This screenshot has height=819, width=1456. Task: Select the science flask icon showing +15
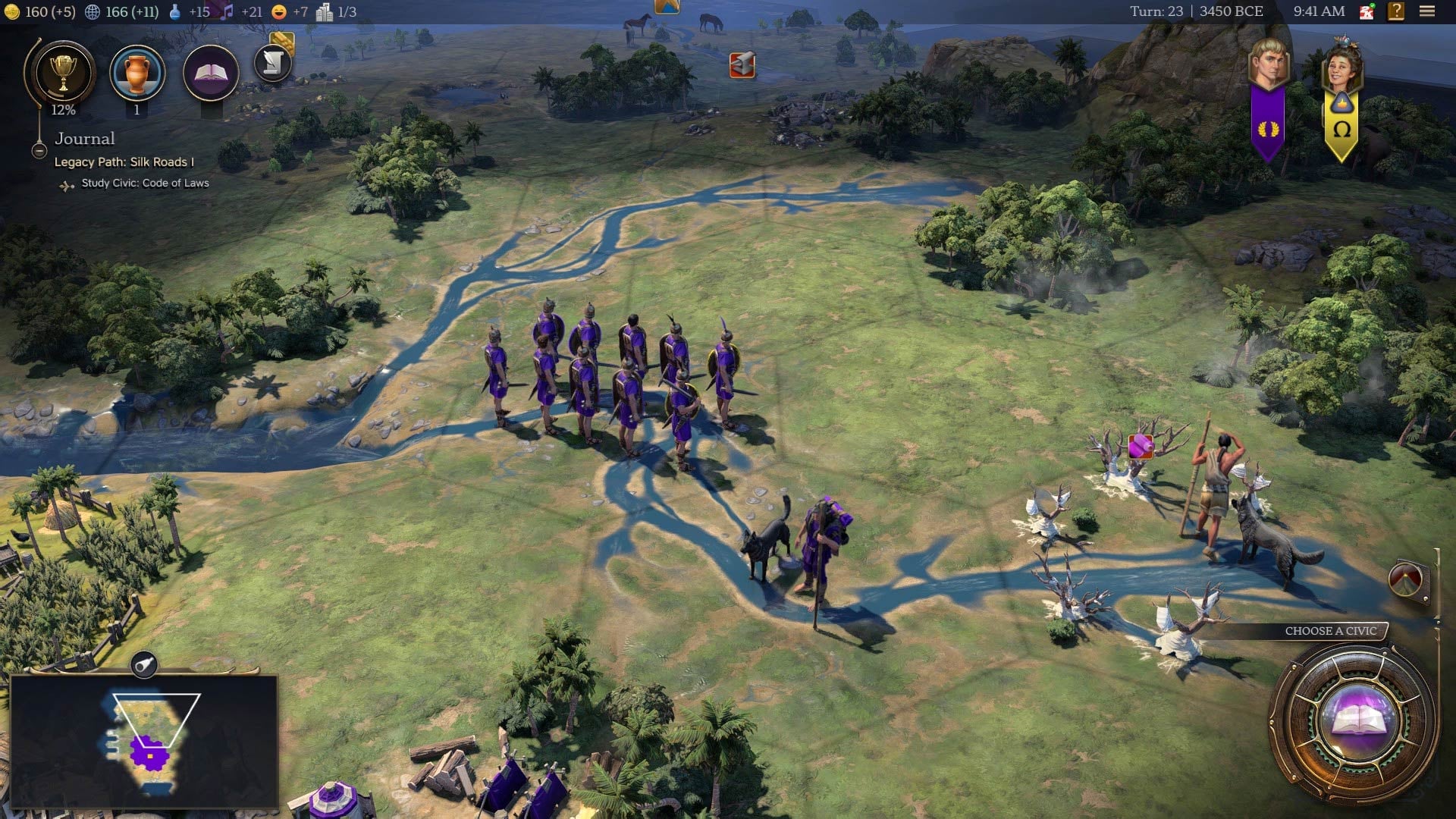(176, 12)
